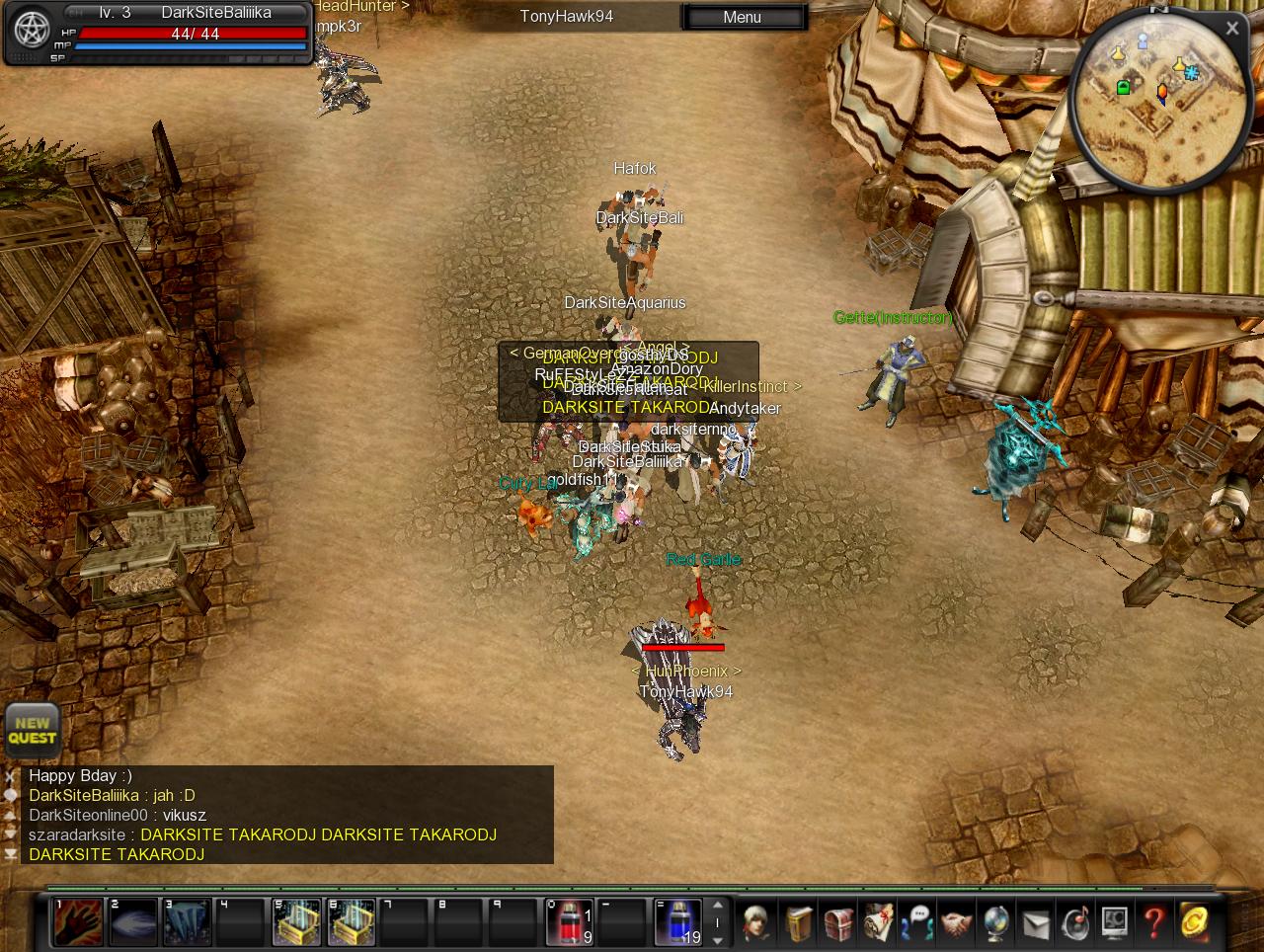Open the skill book
1264x952 pixels.
click(x=798, y=923)
